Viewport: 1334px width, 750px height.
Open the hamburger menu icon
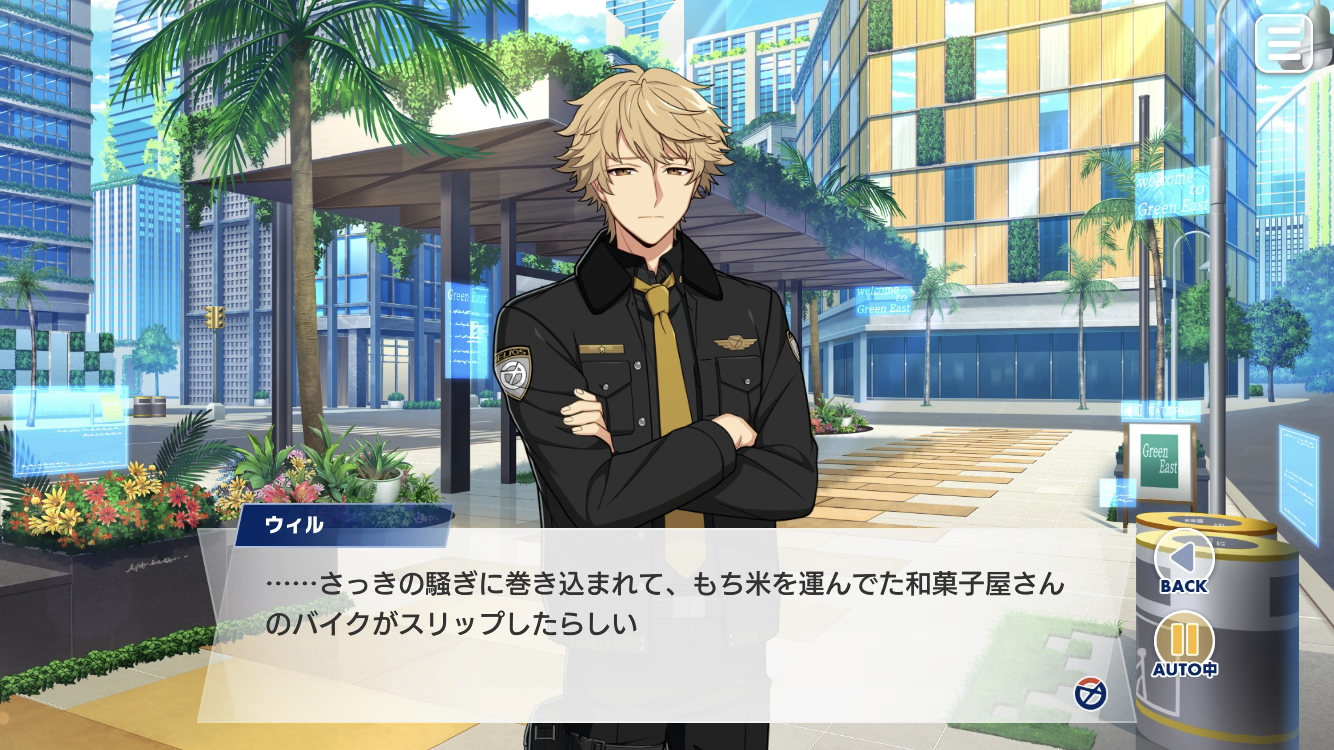tap(1284, 43)
